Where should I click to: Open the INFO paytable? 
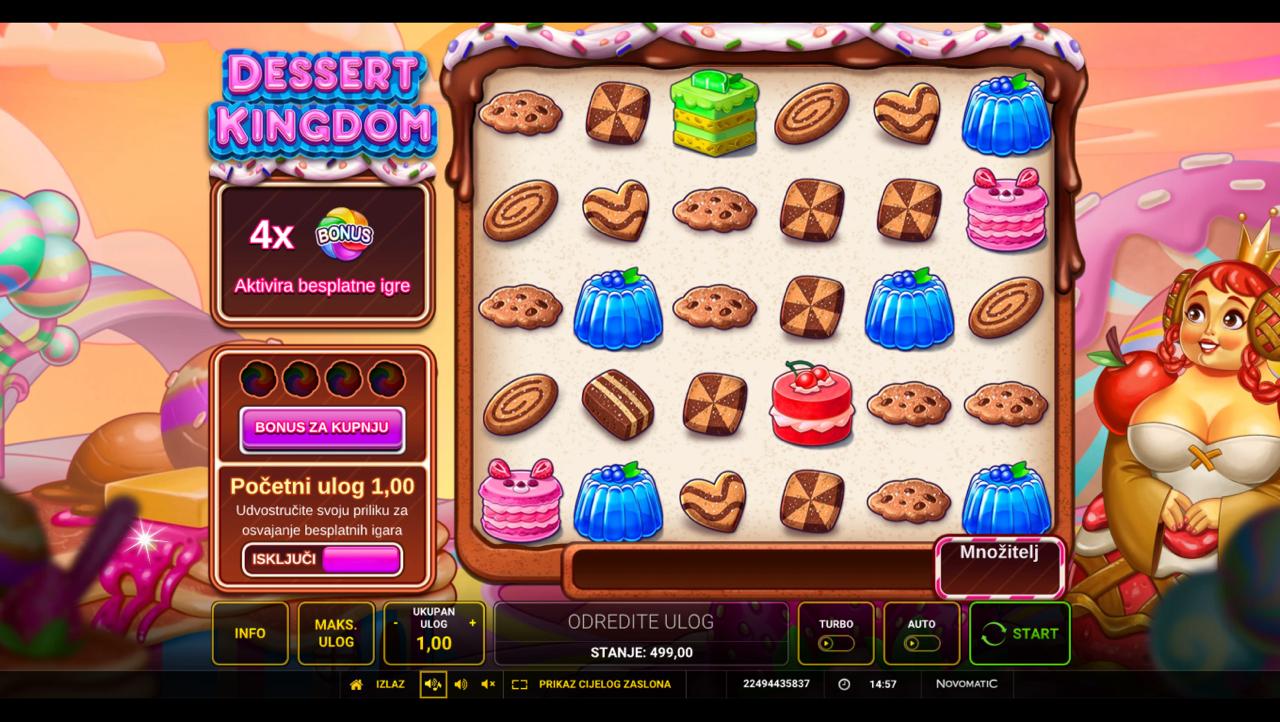click(250, 633)
